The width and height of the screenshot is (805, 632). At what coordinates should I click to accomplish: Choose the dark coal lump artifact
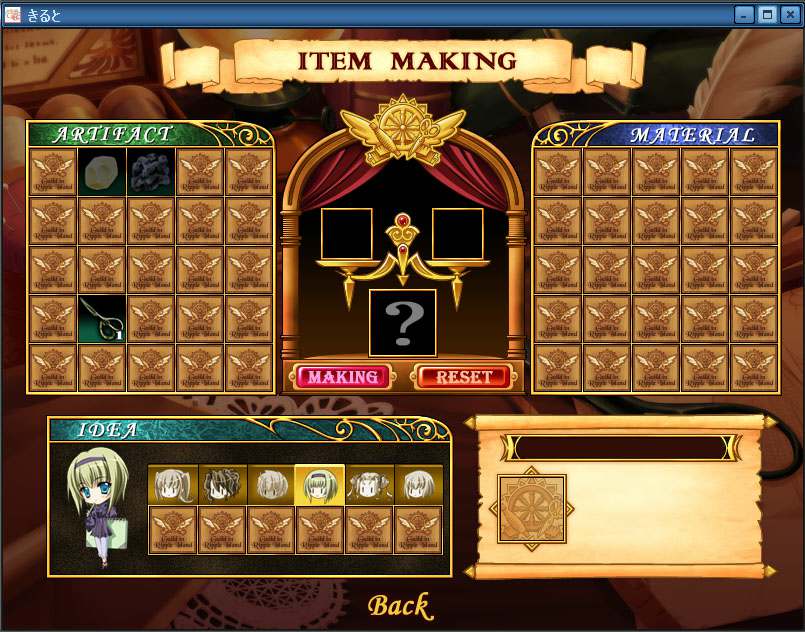point(151,172)
